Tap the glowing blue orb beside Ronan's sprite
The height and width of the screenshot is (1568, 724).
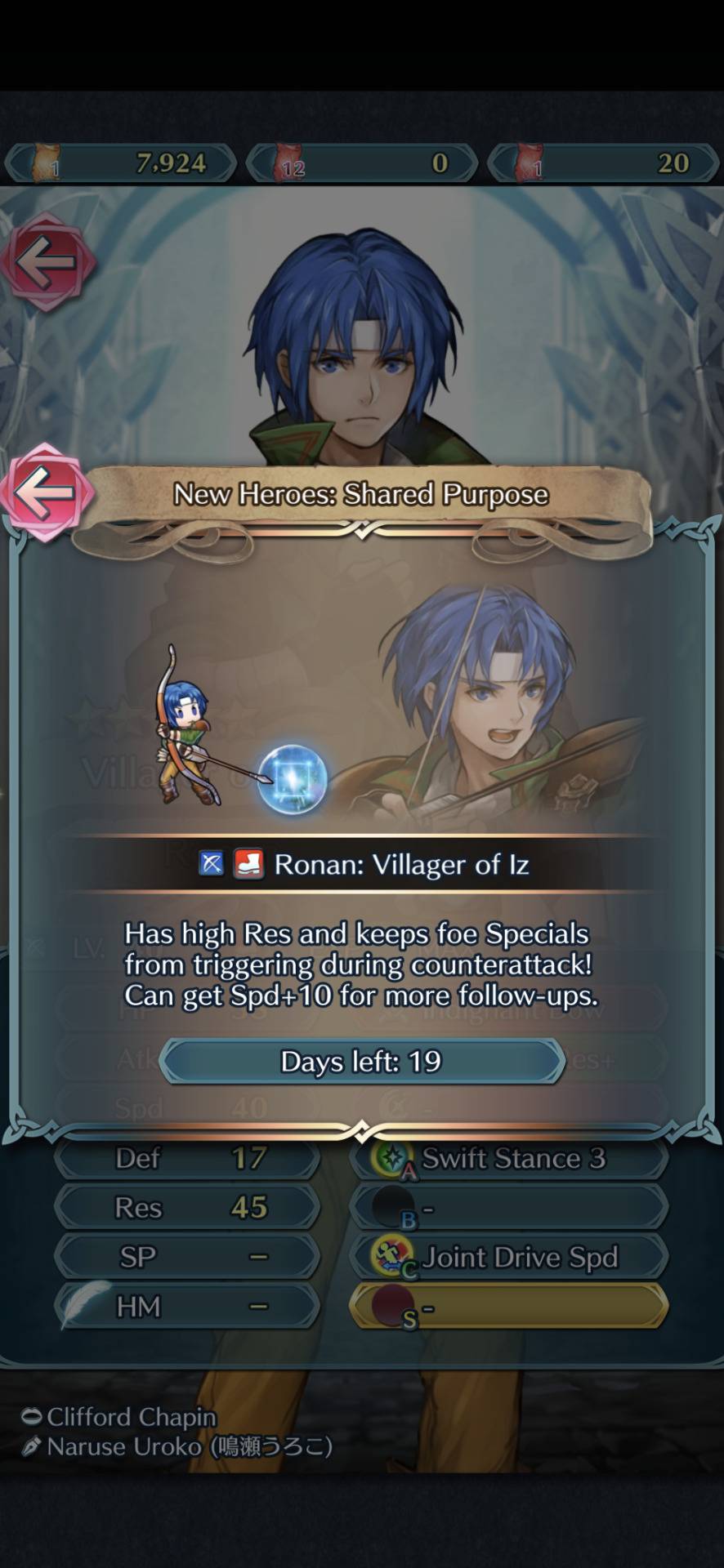tap(293, 781)
